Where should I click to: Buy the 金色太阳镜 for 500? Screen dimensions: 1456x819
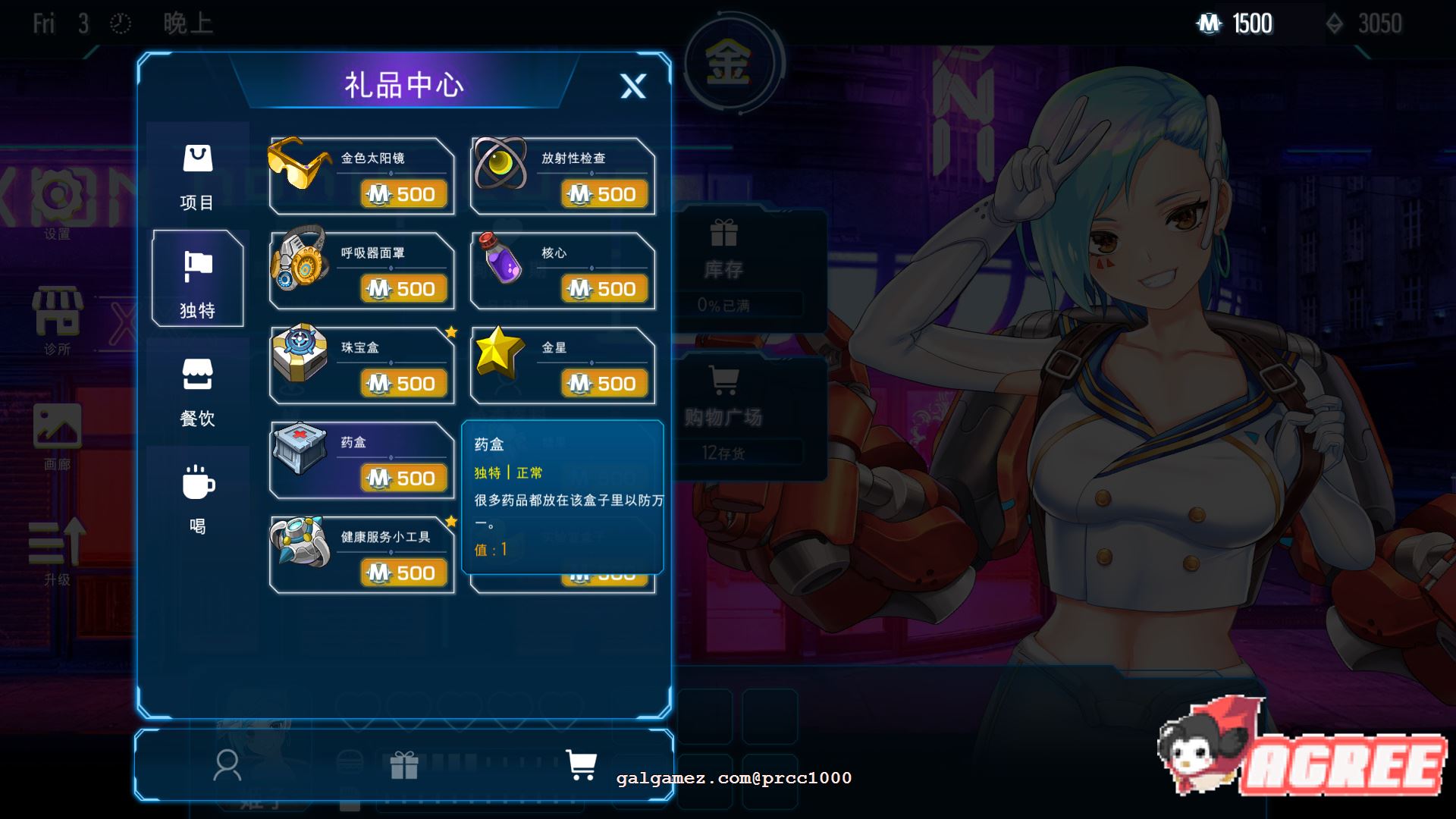pyautogui.click(x=404, y=194)
